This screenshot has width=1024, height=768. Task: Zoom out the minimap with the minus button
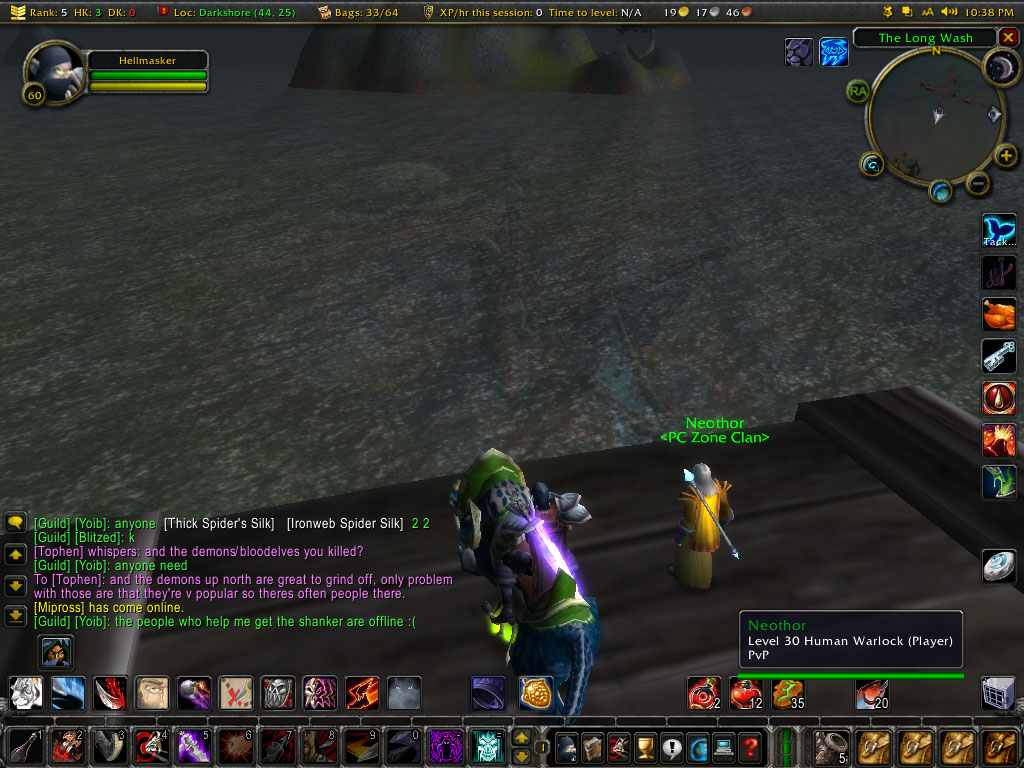pyautogui.click(x=978, y=183)
